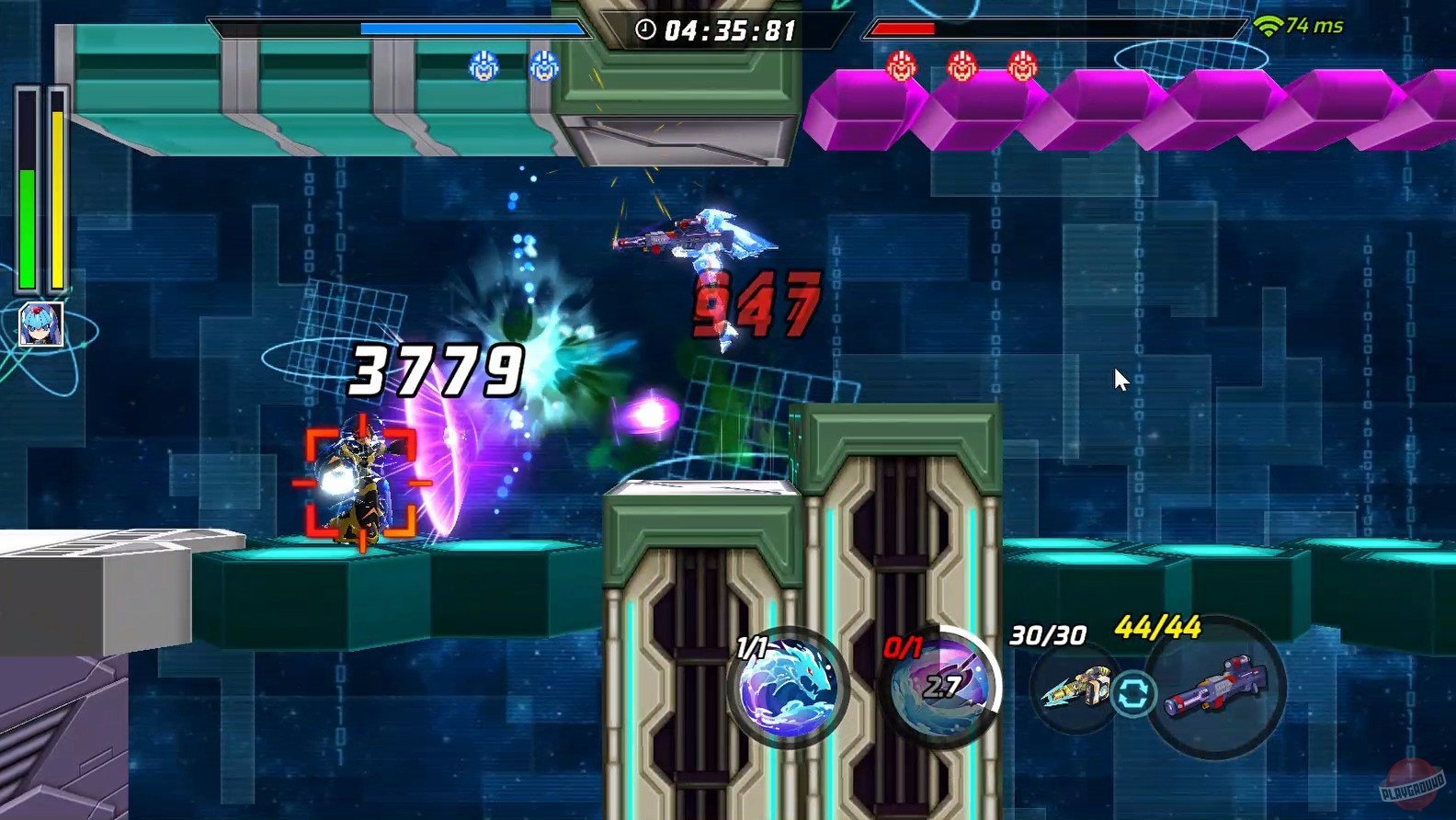Click the first blue Mega Man life icon
1456x820 pixels.
[482, 66]
